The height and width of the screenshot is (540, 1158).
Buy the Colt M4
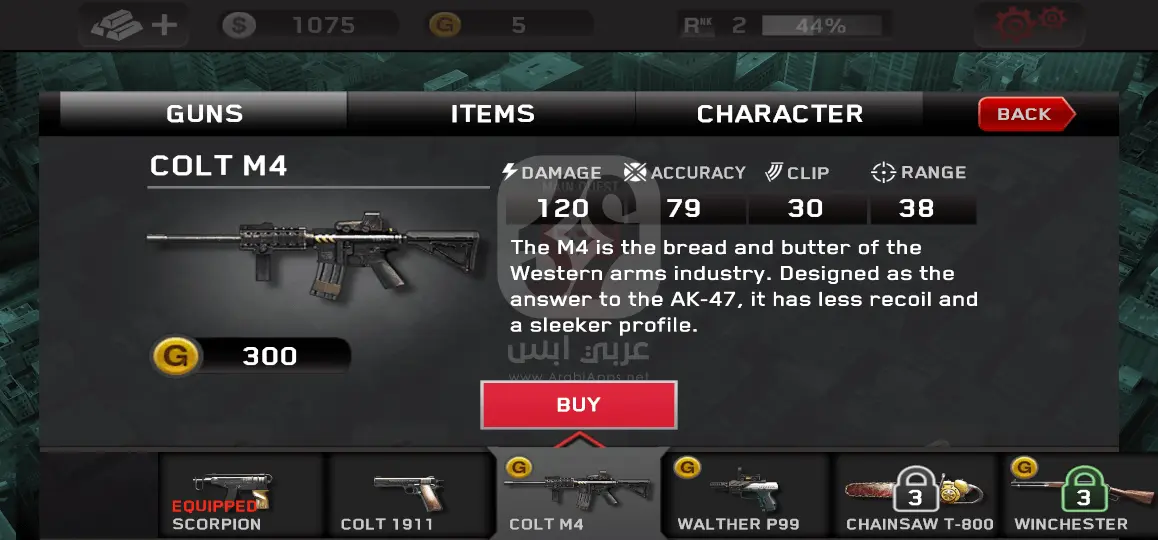point(578,405)
